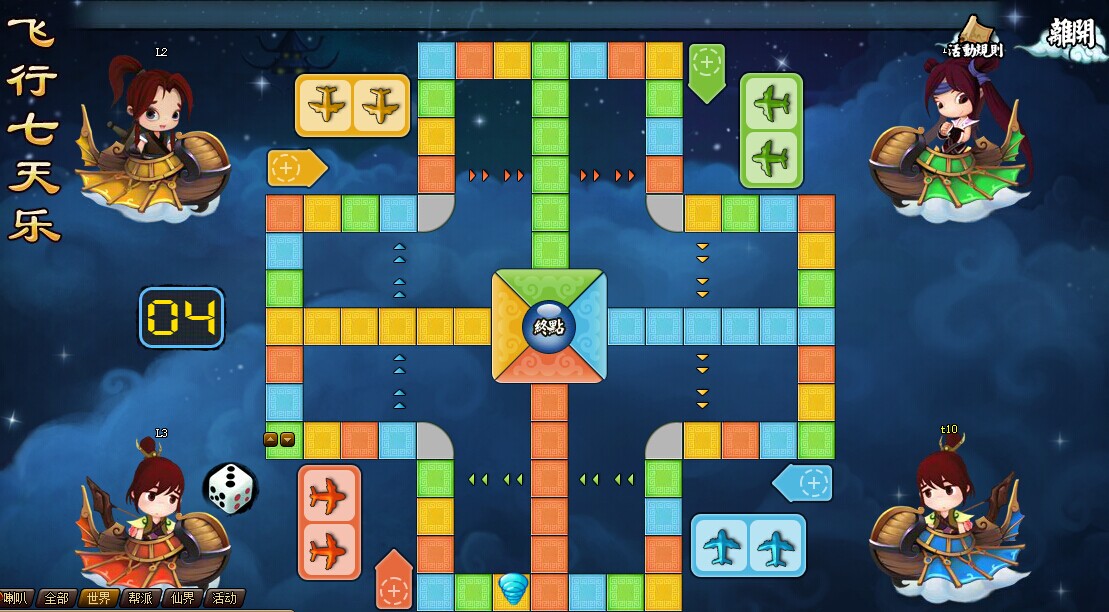Select the upper orange plane in hangar
Screen dimensions: 1109x612
click(x=328, y=497)
